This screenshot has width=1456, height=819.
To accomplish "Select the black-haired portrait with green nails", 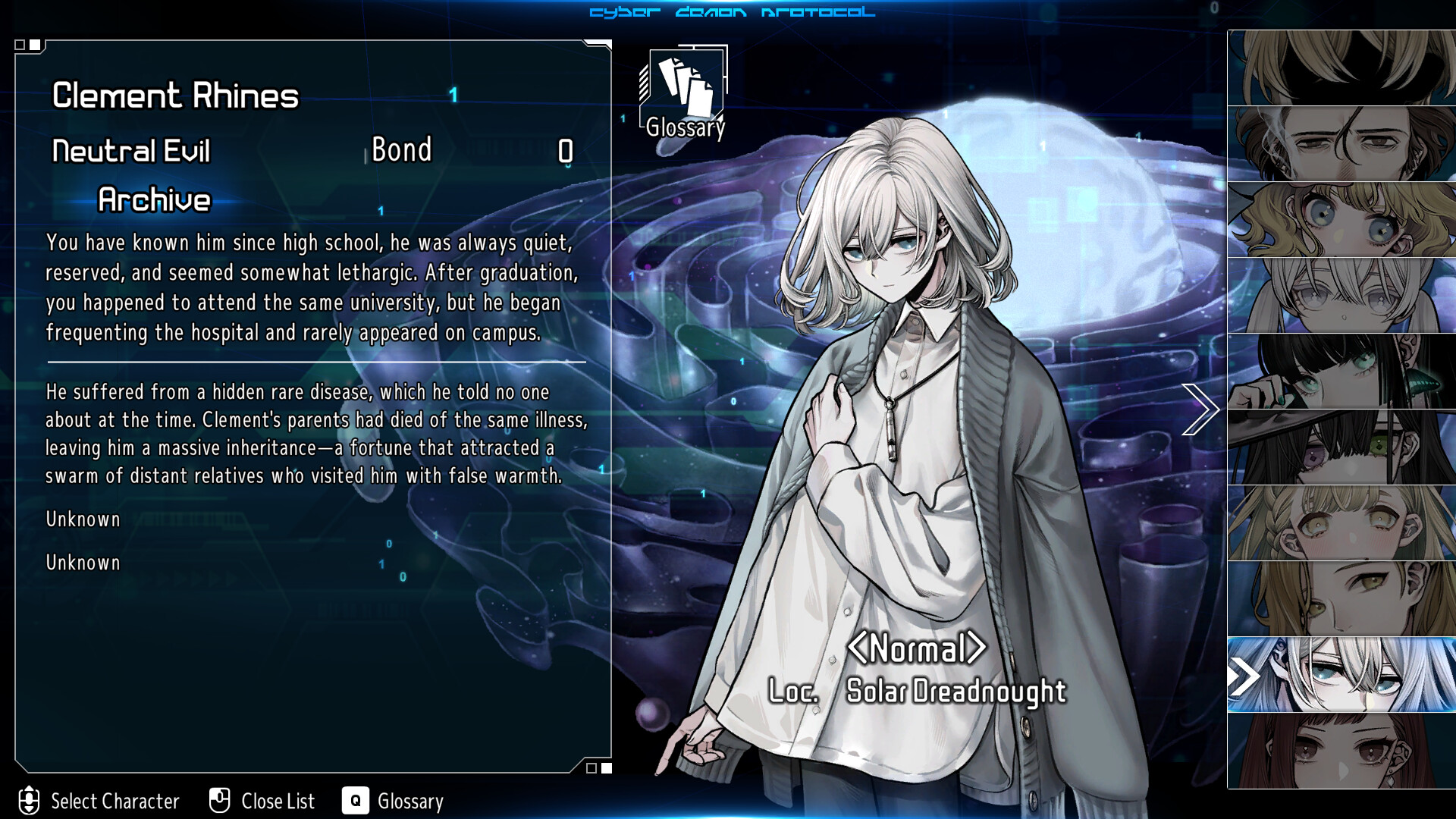I will click(1341, 372).
